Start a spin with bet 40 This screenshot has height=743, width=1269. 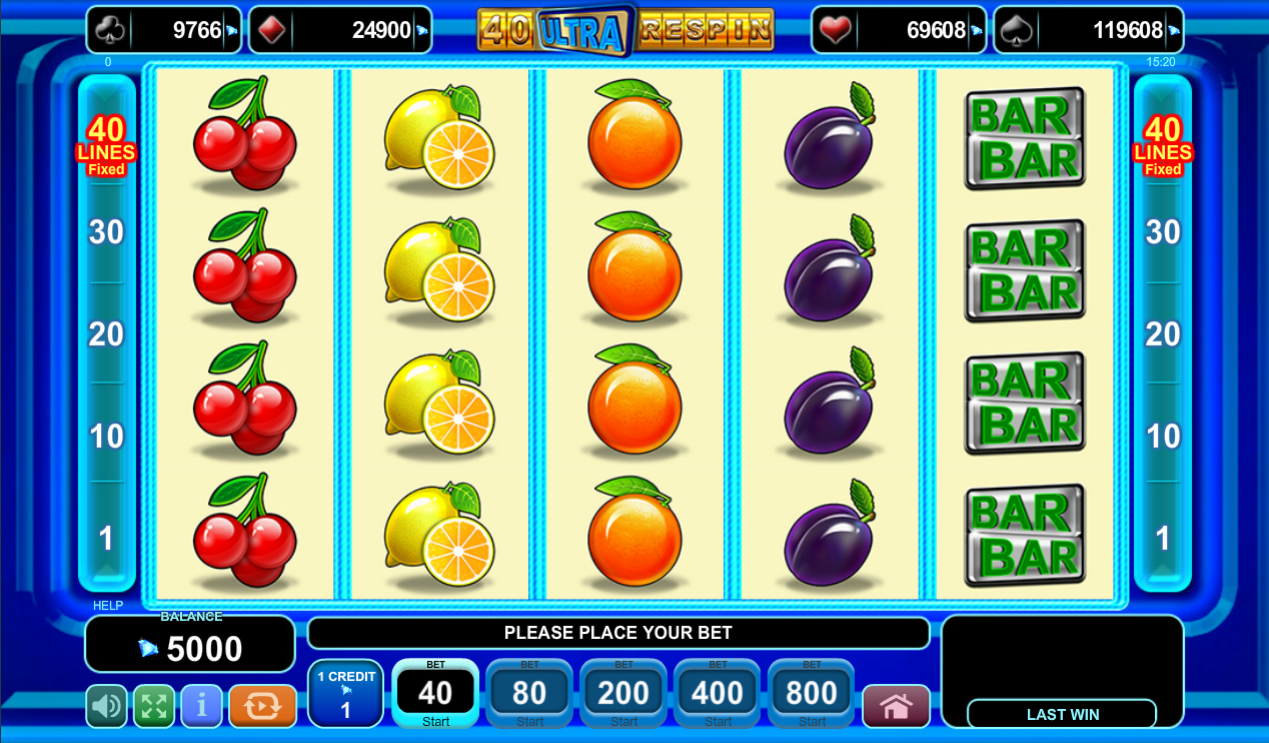(435, 694)
